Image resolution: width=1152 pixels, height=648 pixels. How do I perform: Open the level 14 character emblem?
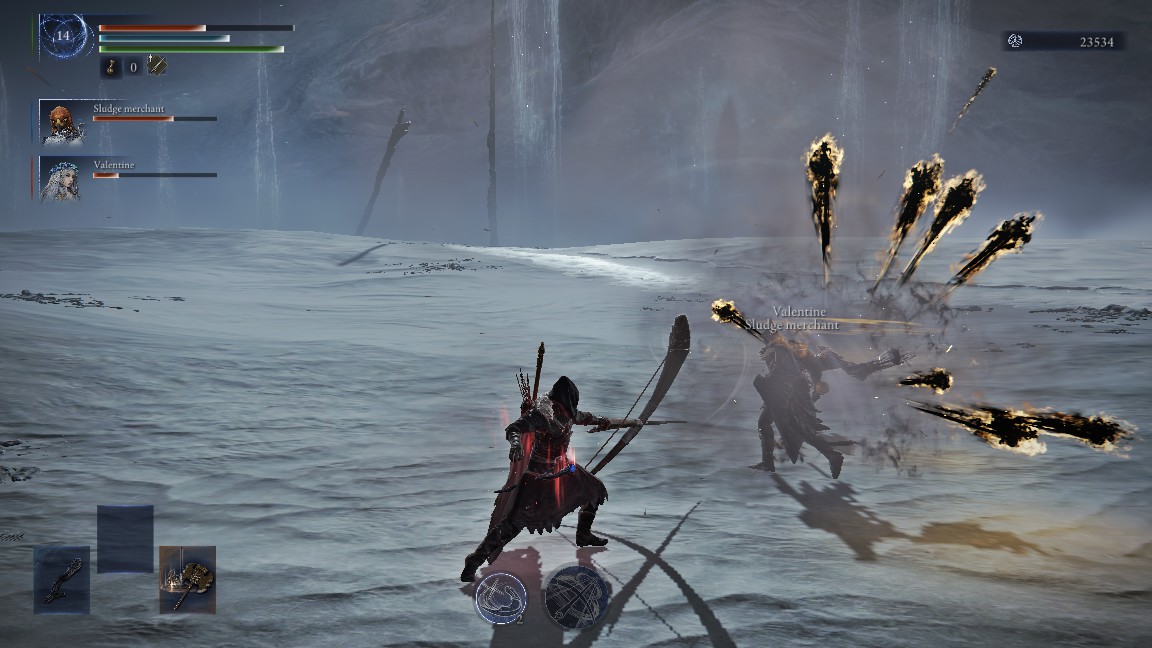coord(65,36)
